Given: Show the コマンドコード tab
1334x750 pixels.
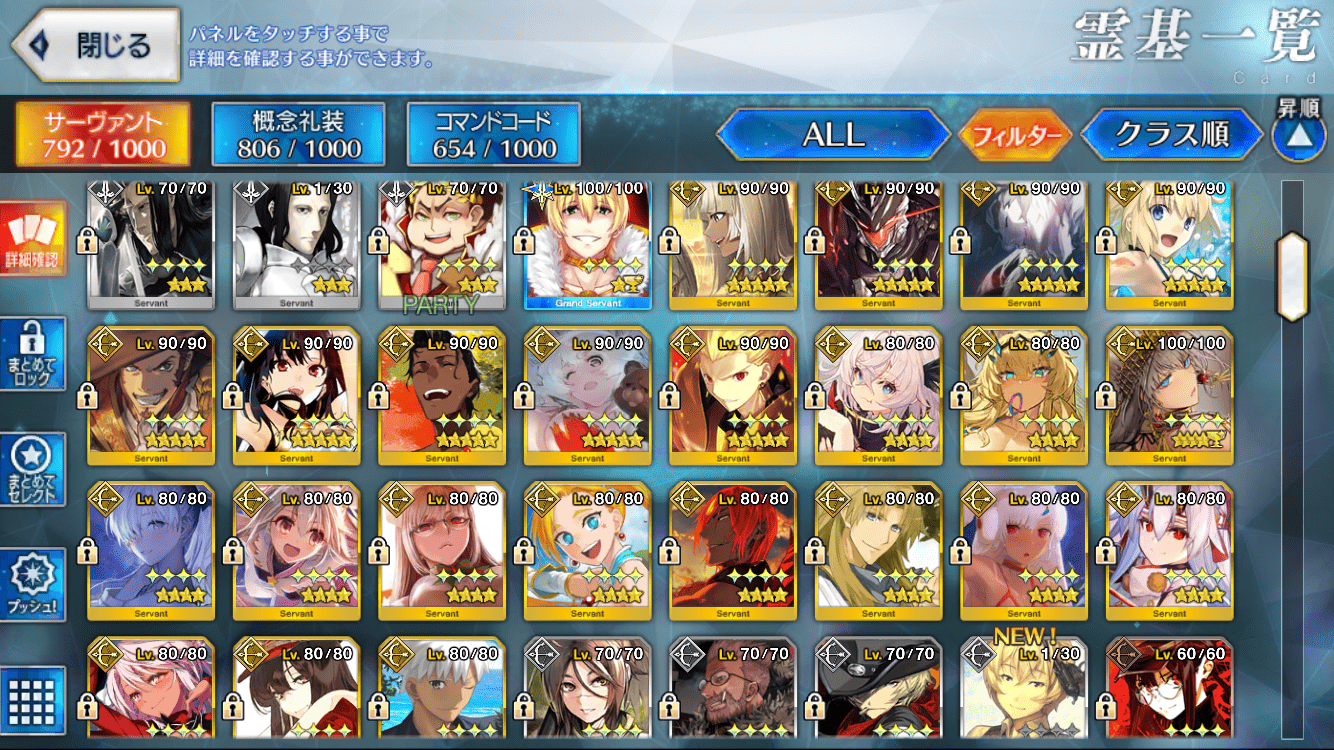Looking at the screenshot, I should [x=494, y=135].
